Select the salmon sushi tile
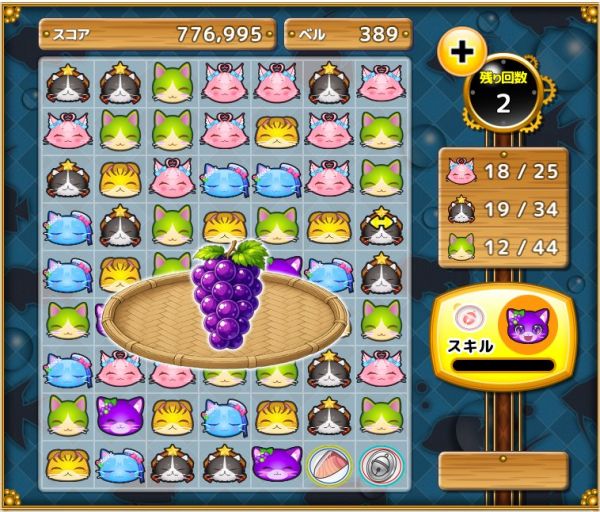 (326, 462)
